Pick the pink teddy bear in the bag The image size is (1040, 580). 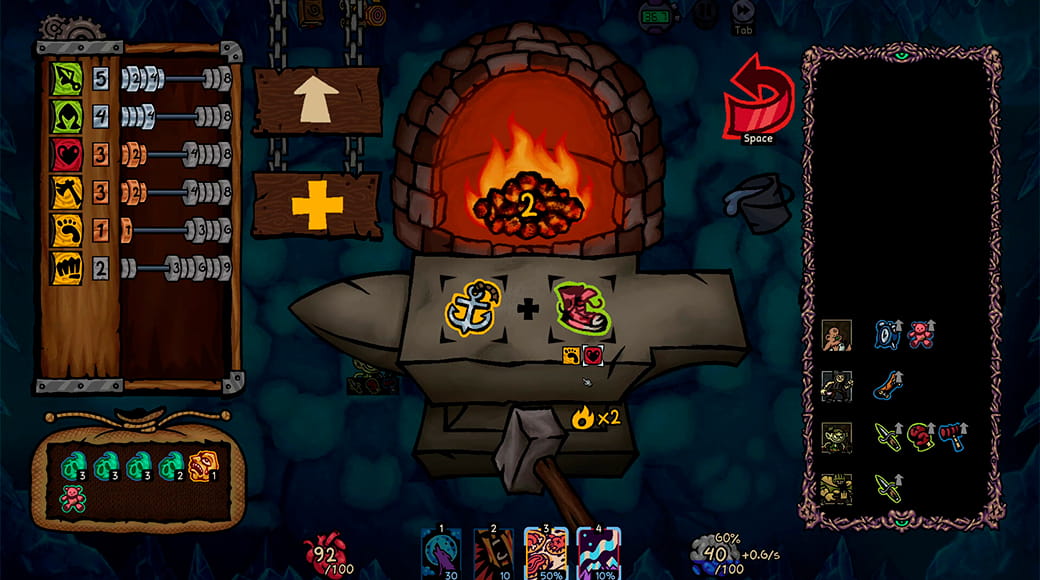[x=71, y=498]
